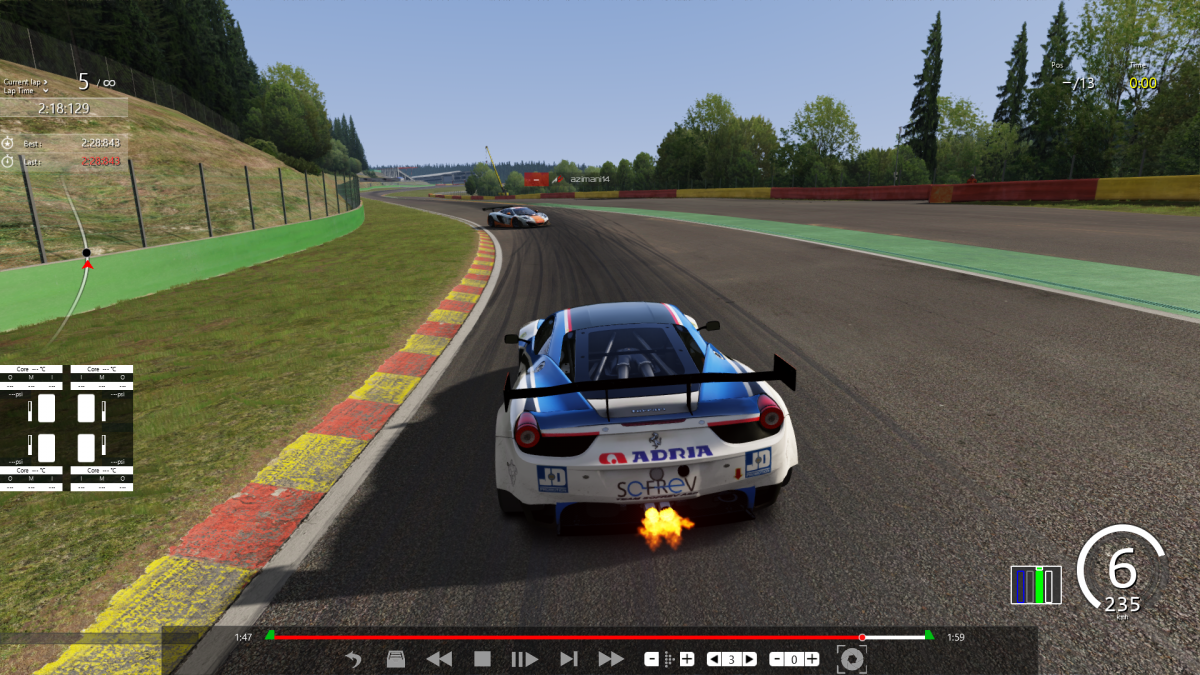Increase the value showing 0

[811, 659]
